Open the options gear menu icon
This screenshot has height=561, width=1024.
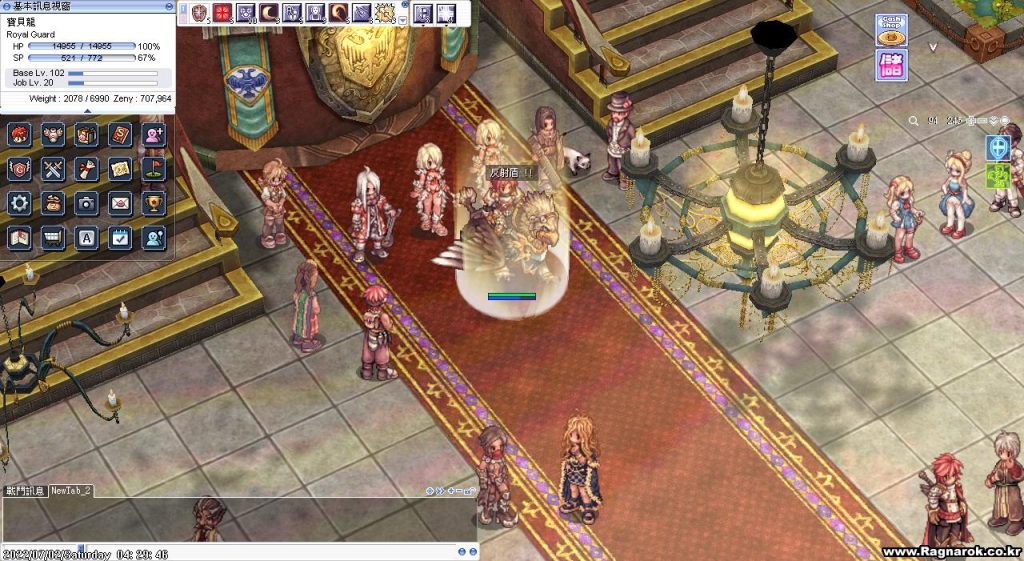point(20,203)
